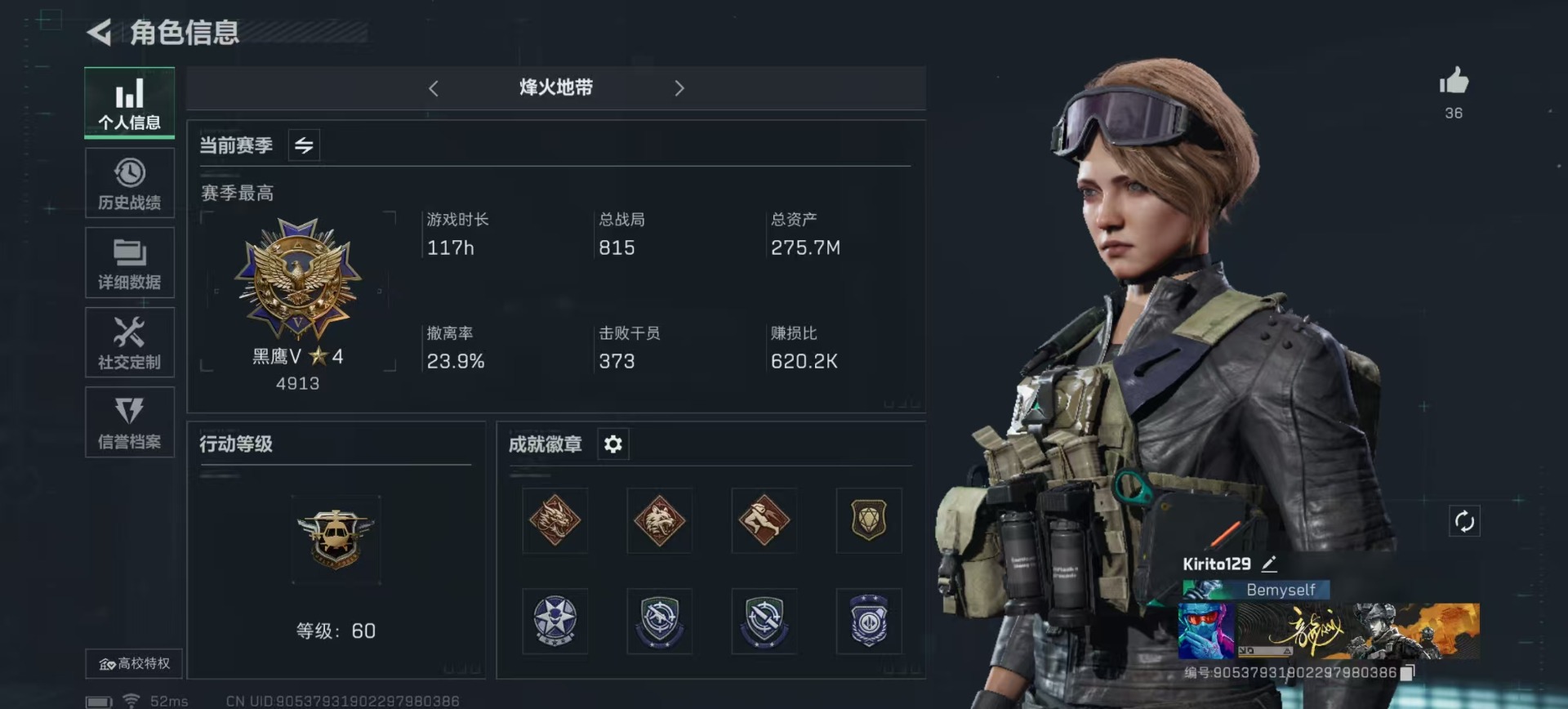Viewport: 1568px width, 709px height.
Task: Edit the nickname Kirito129 with pencil icon
Action: pos(1268,563)
